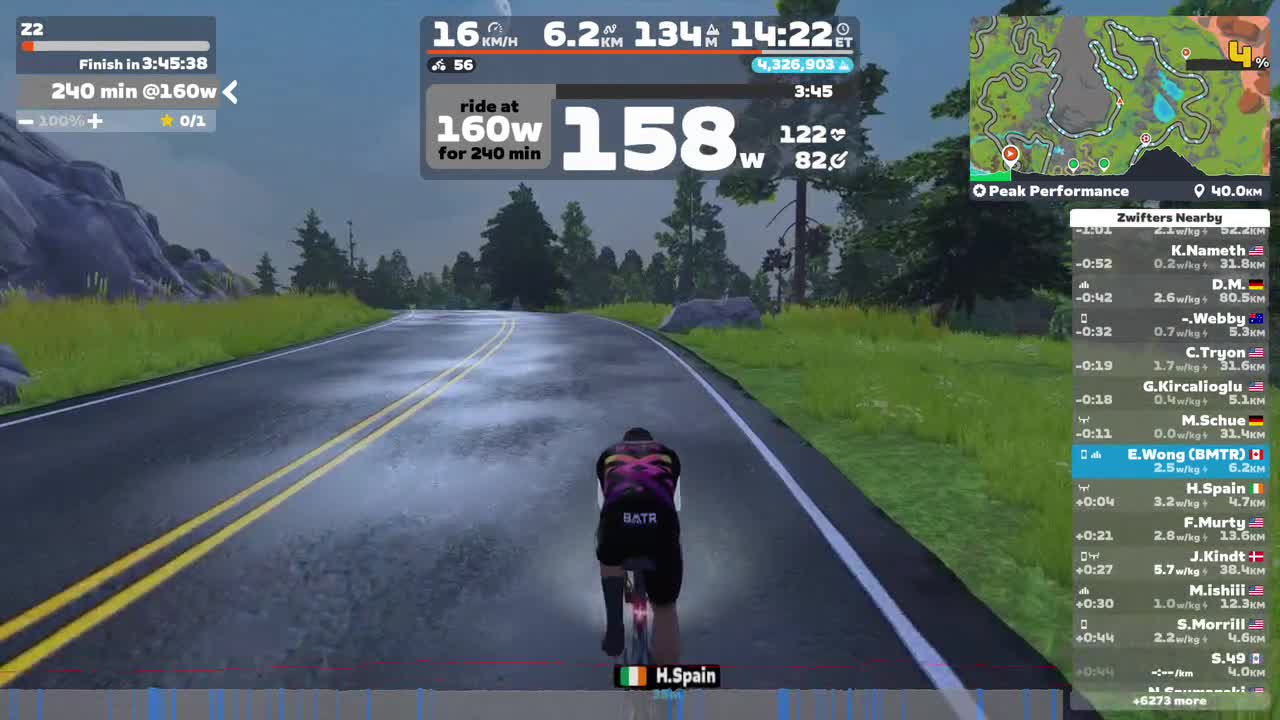Image resolution: width=1280 pixels, height=720 pixels.
Task: Click the Zwifters Nearby header
Action: coord(1170,217)
